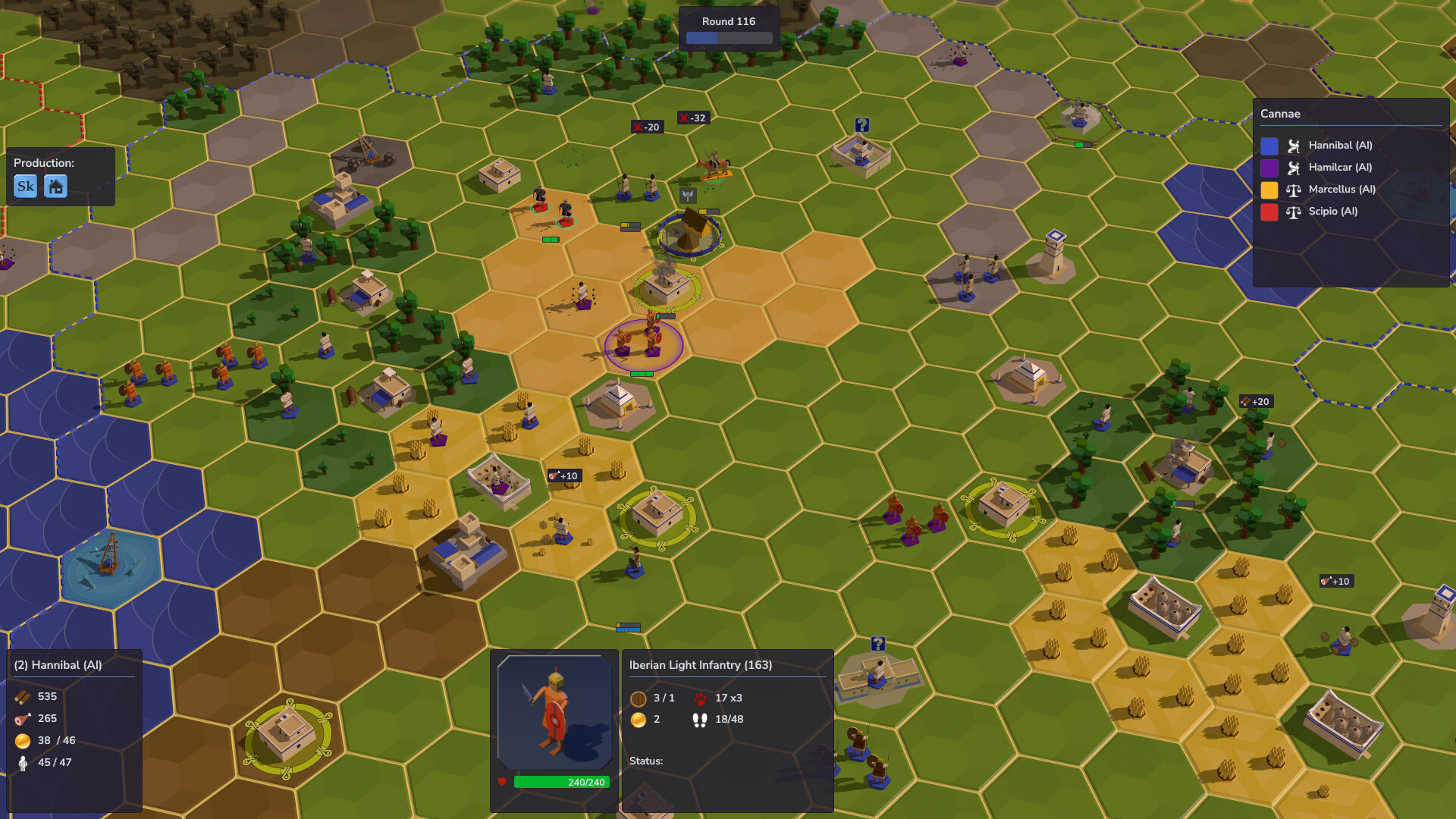This screenshot has width=1456, height=819.
Task: Select Marcellus (AI) in the Cannae legend
Action: pyautogui.click(x=1342, y=190)
